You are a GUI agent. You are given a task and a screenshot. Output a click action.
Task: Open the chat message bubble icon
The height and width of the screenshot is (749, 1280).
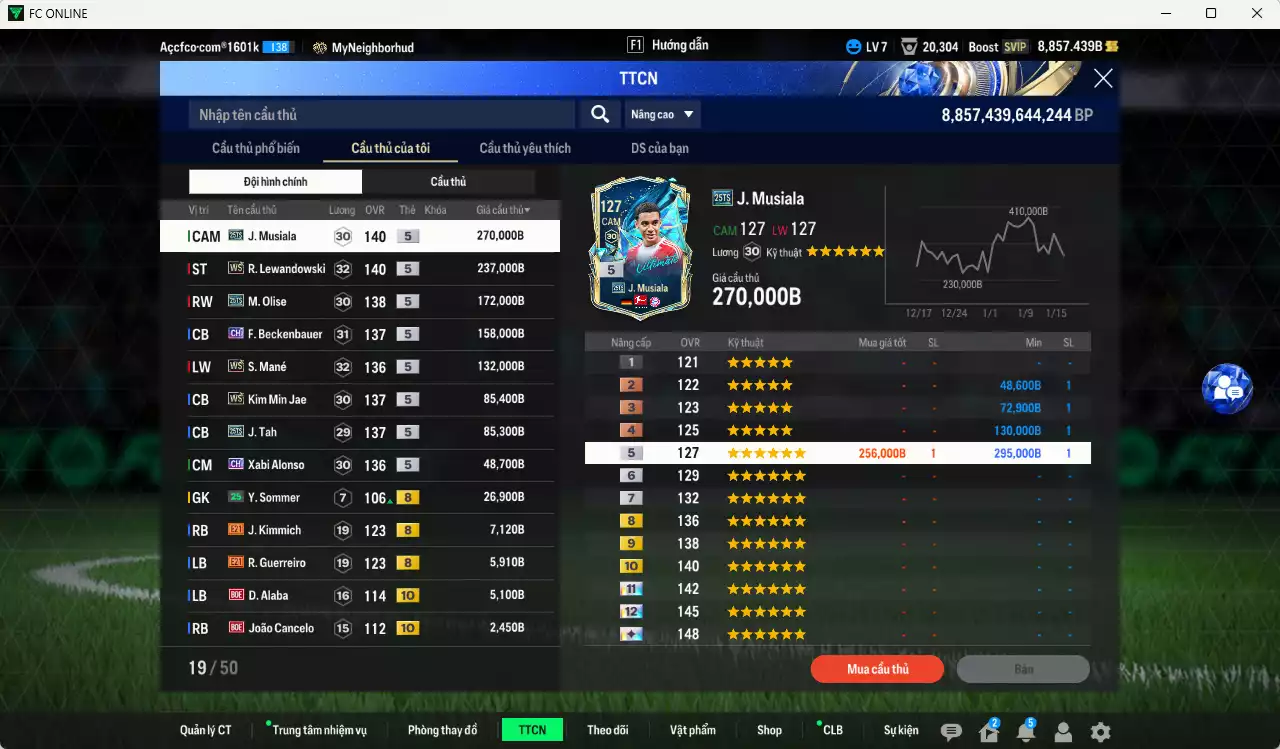(951, 729)
